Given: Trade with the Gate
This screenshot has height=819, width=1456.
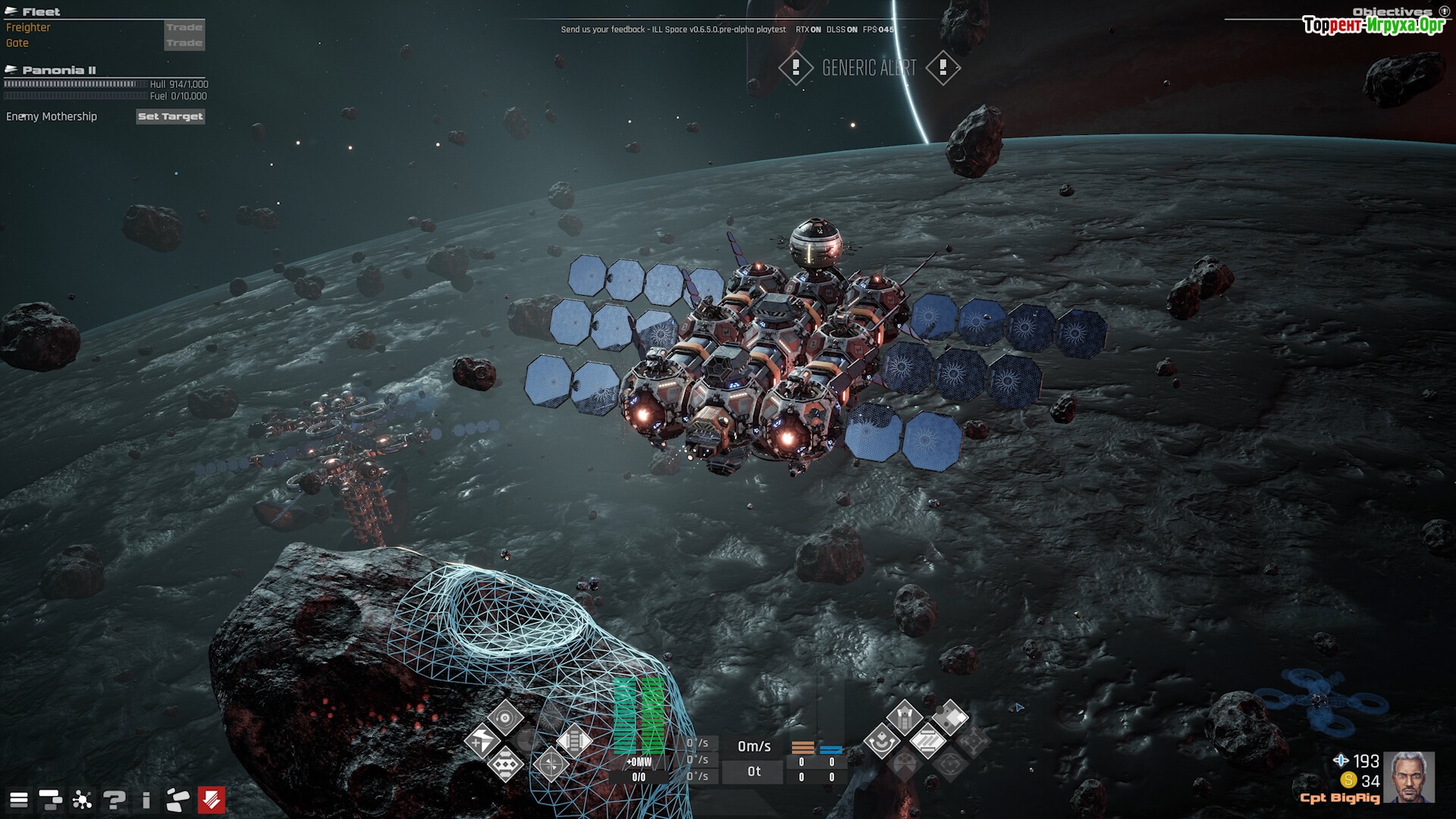Looking at the screenshot, I should click(184, 43).
